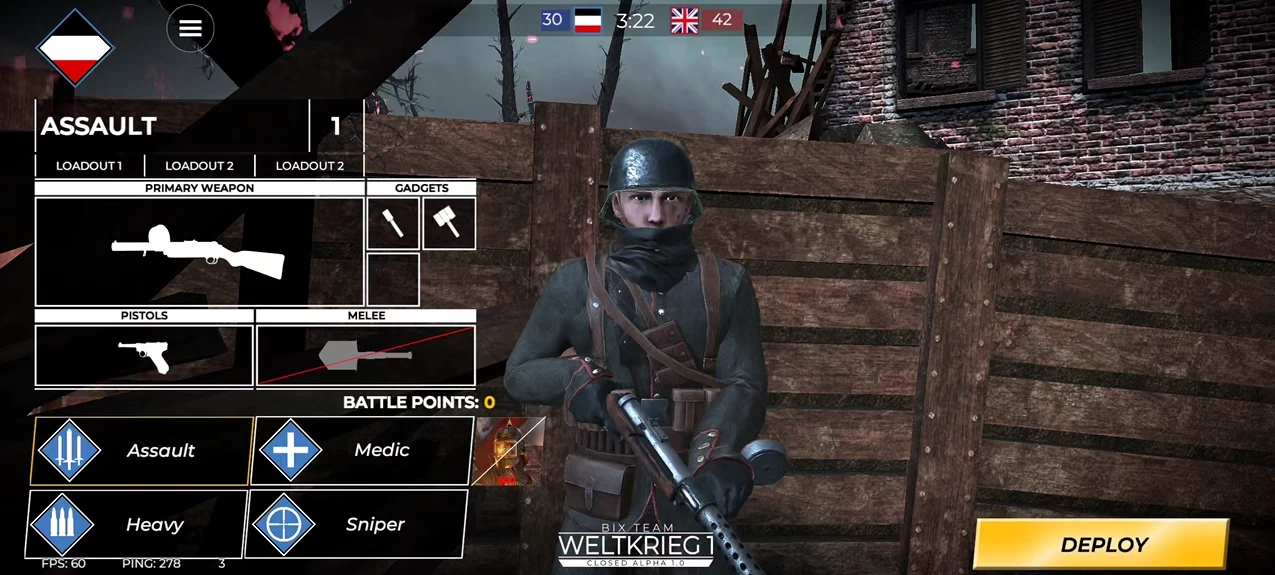Choose the Assault class
Screen dimensions: 1275x575
(x=142, y=451)
